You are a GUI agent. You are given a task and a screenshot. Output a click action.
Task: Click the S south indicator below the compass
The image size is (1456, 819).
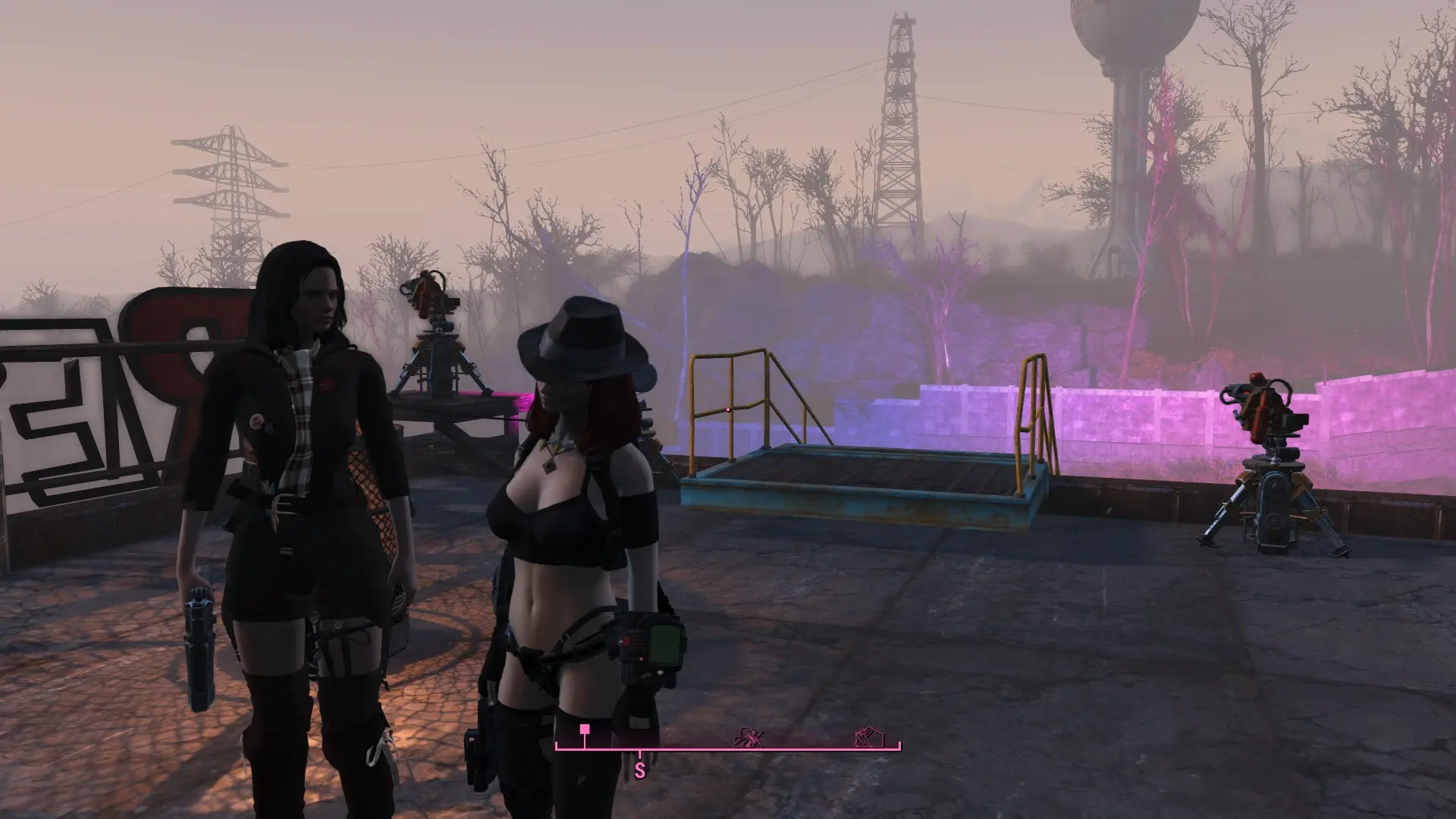tap(640, 770)
